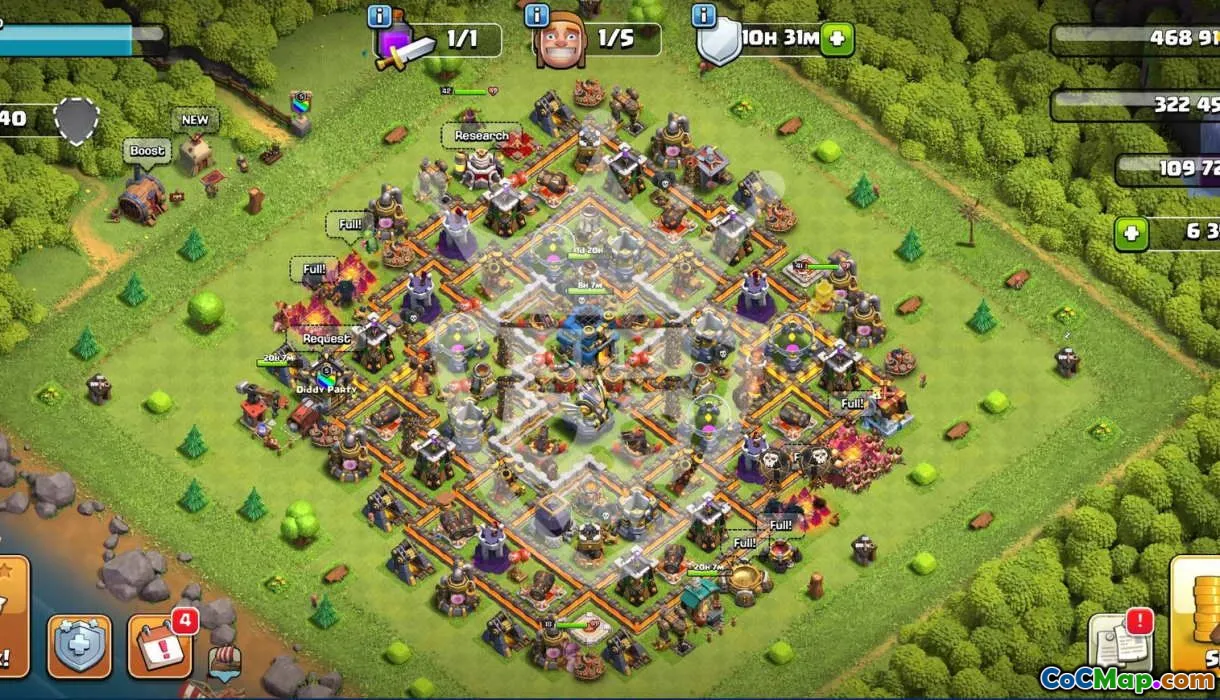Open the grey league shield badge

(75, 121)
